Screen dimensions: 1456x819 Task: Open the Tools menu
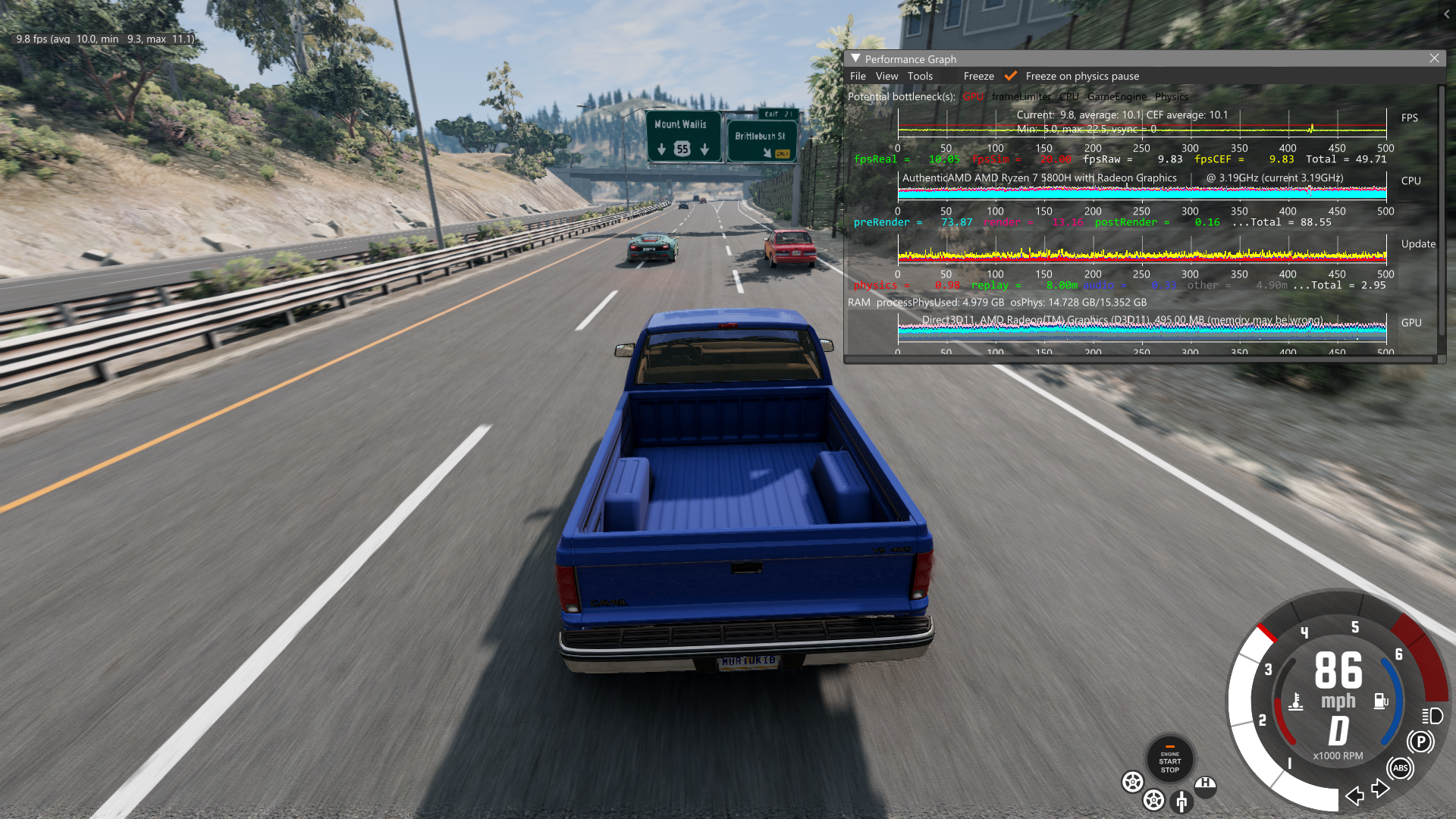920,76
